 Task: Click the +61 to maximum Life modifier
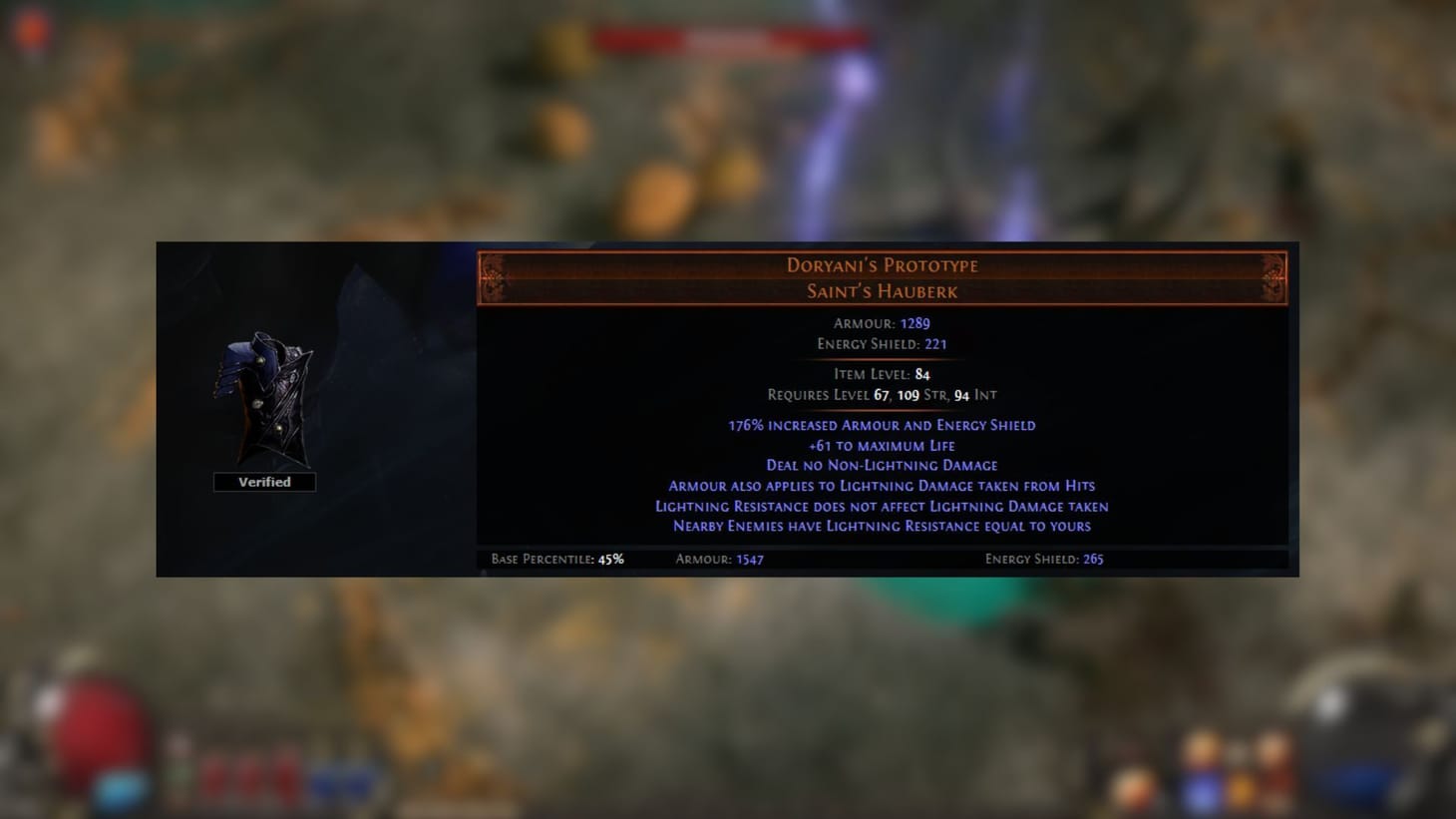[x=882, y=445]
